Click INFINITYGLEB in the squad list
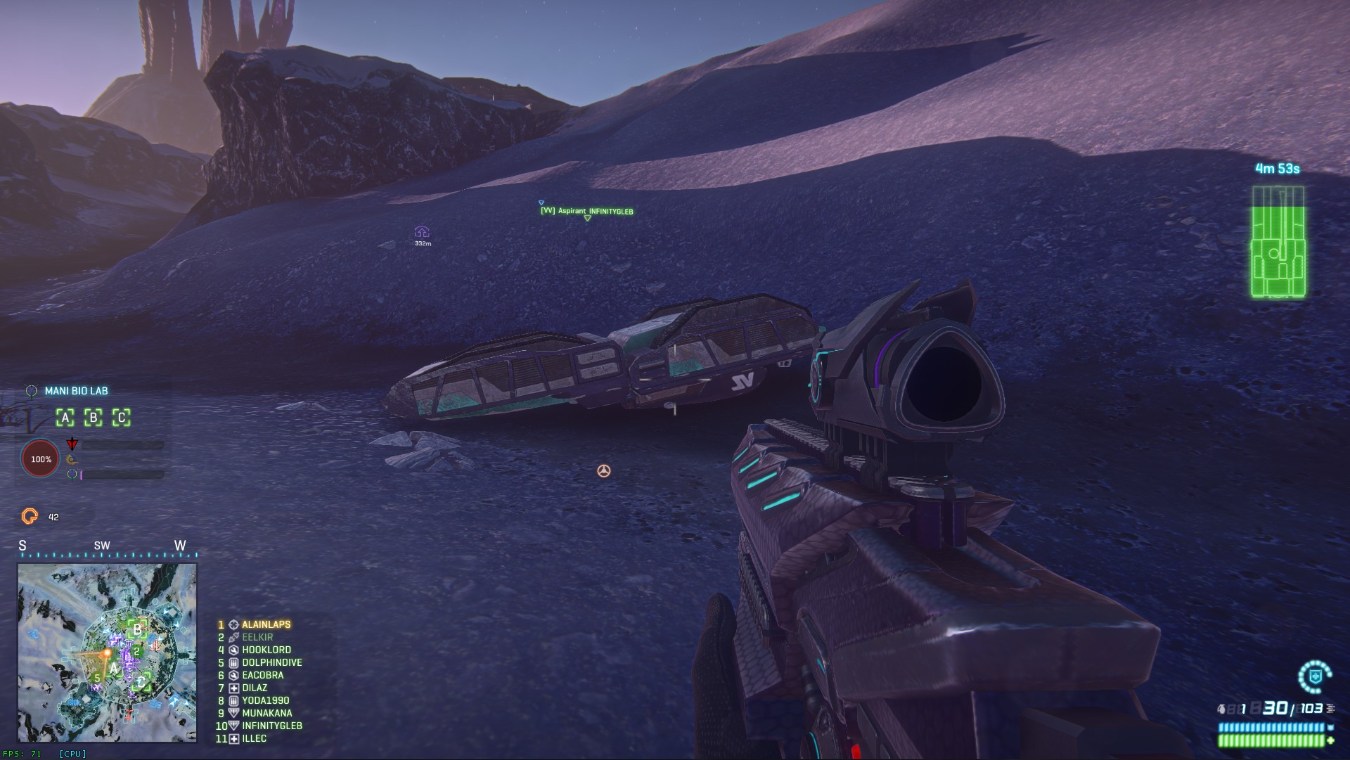The image size is (1350, 760). pos(271,726)
